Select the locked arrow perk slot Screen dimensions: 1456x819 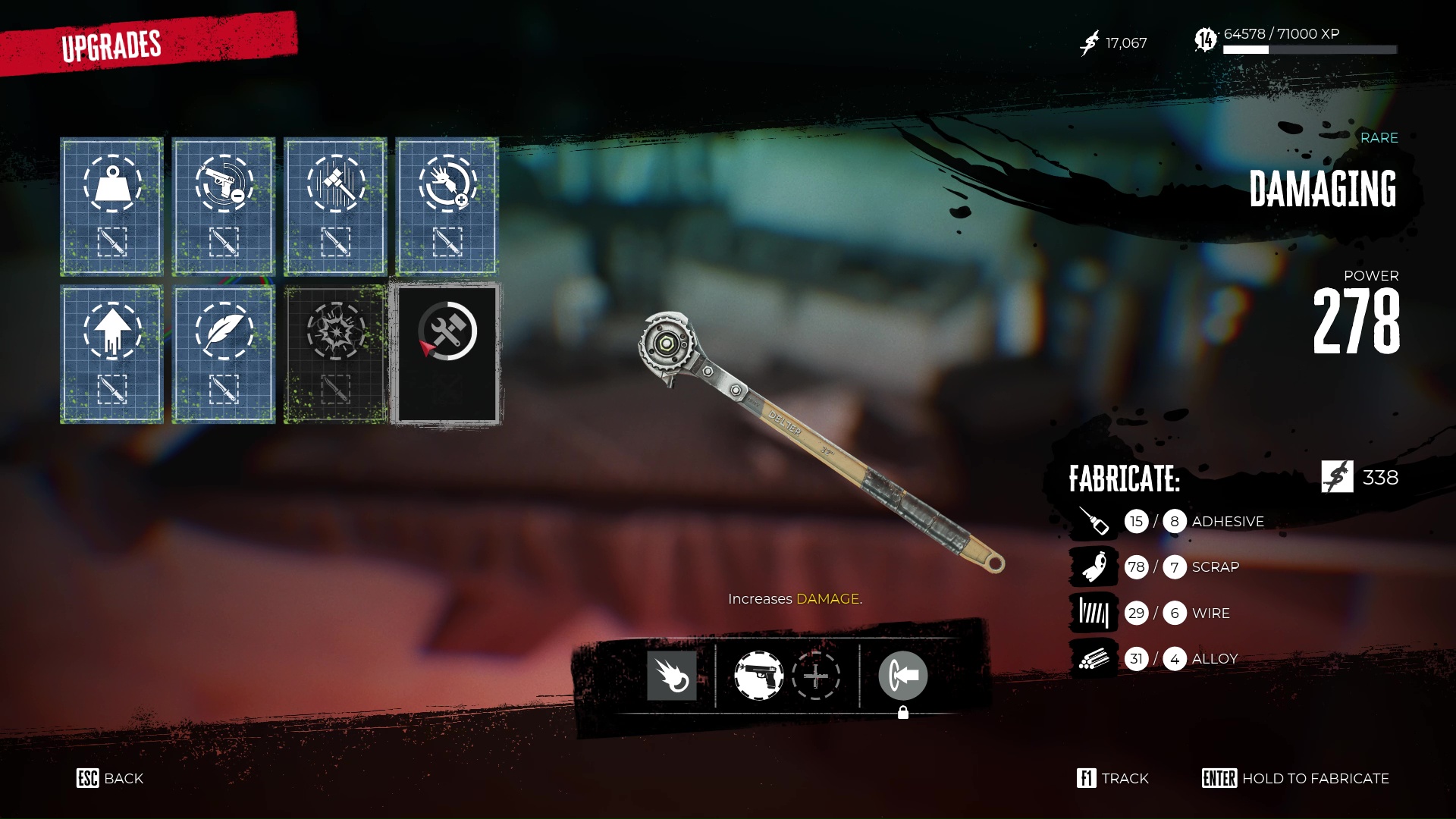pos(902,676)
